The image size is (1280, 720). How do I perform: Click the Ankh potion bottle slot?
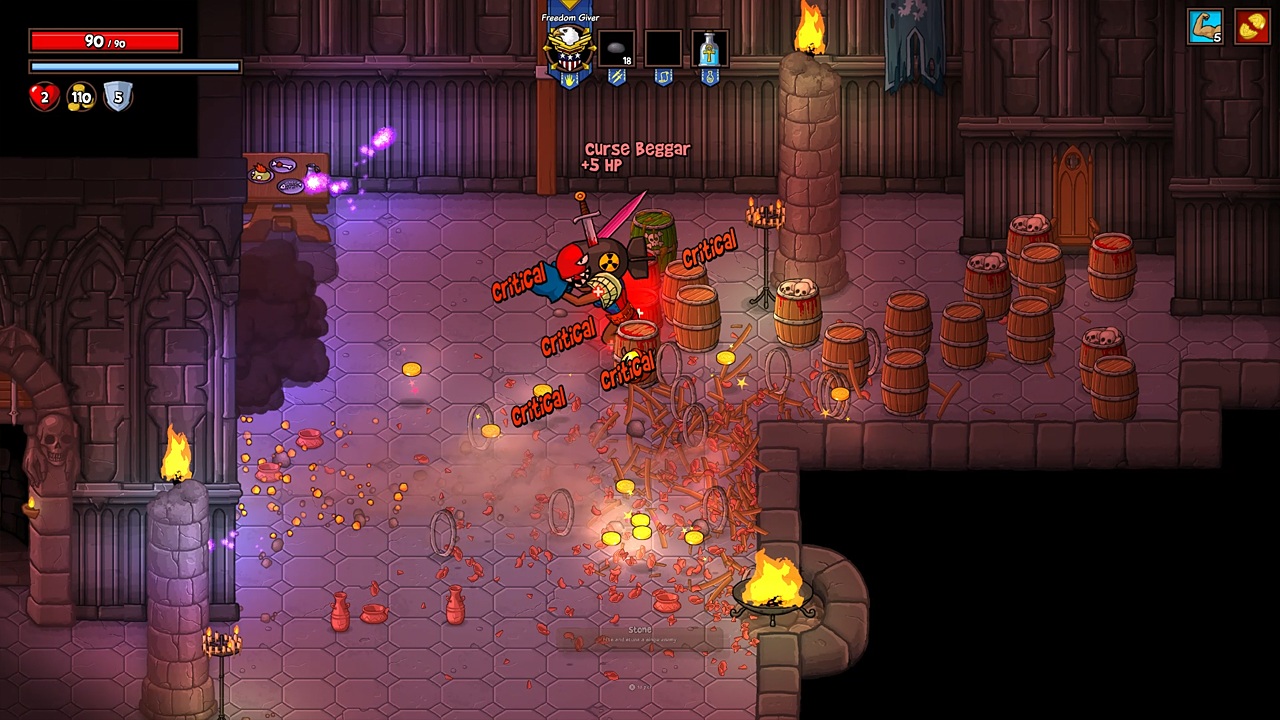710,48
